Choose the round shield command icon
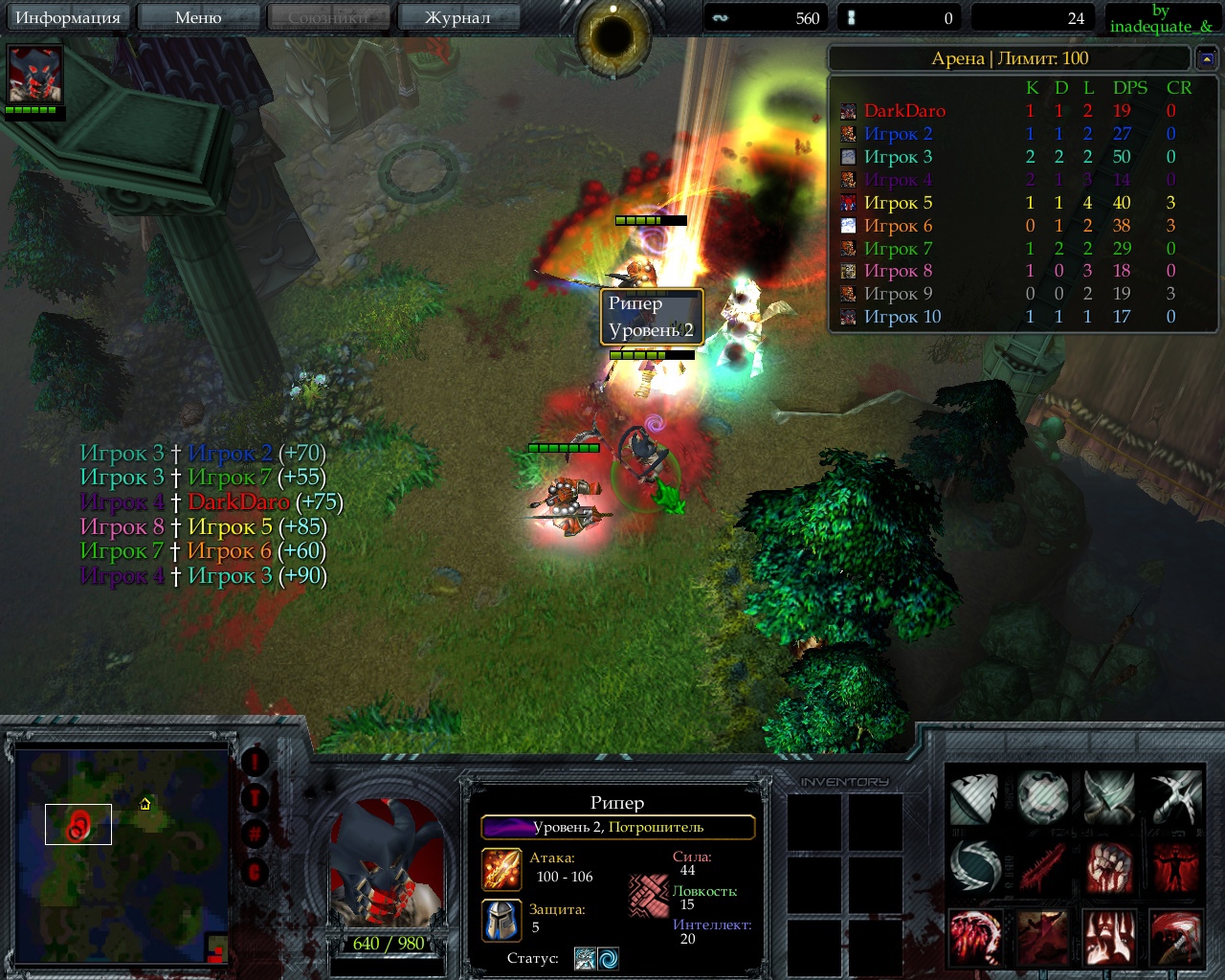The image size is (1225, 980). point(1042,797)
